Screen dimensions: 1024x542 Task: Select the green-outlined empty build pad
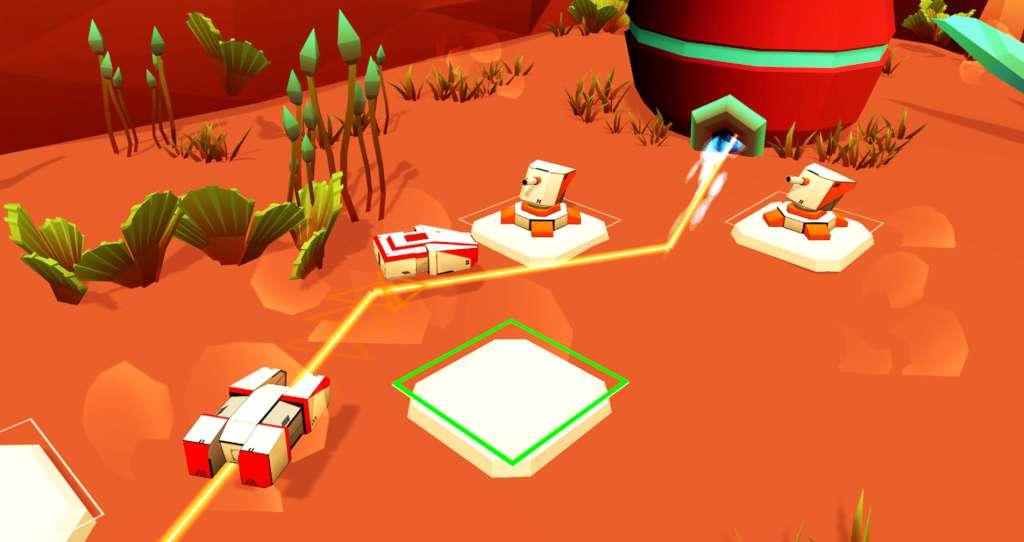click(510, 393)
